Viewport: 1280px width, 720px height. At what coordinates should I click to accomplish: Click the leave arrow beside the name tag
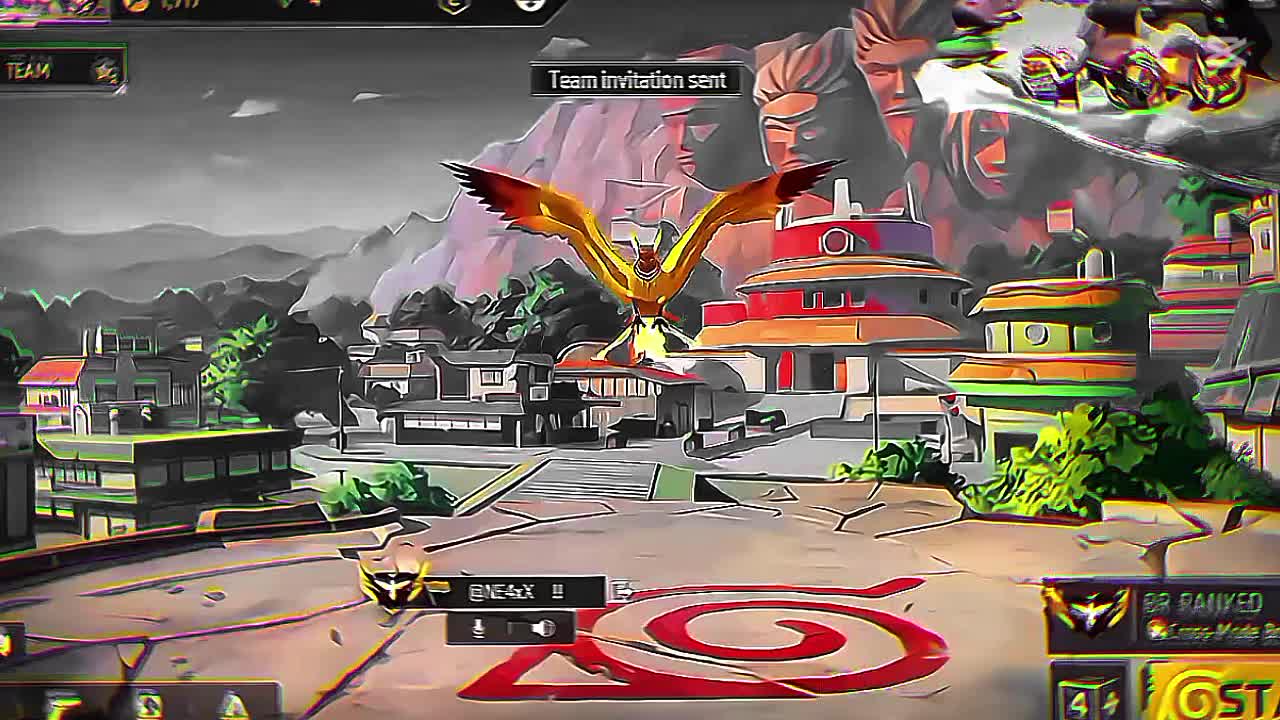tap(622, 591)
